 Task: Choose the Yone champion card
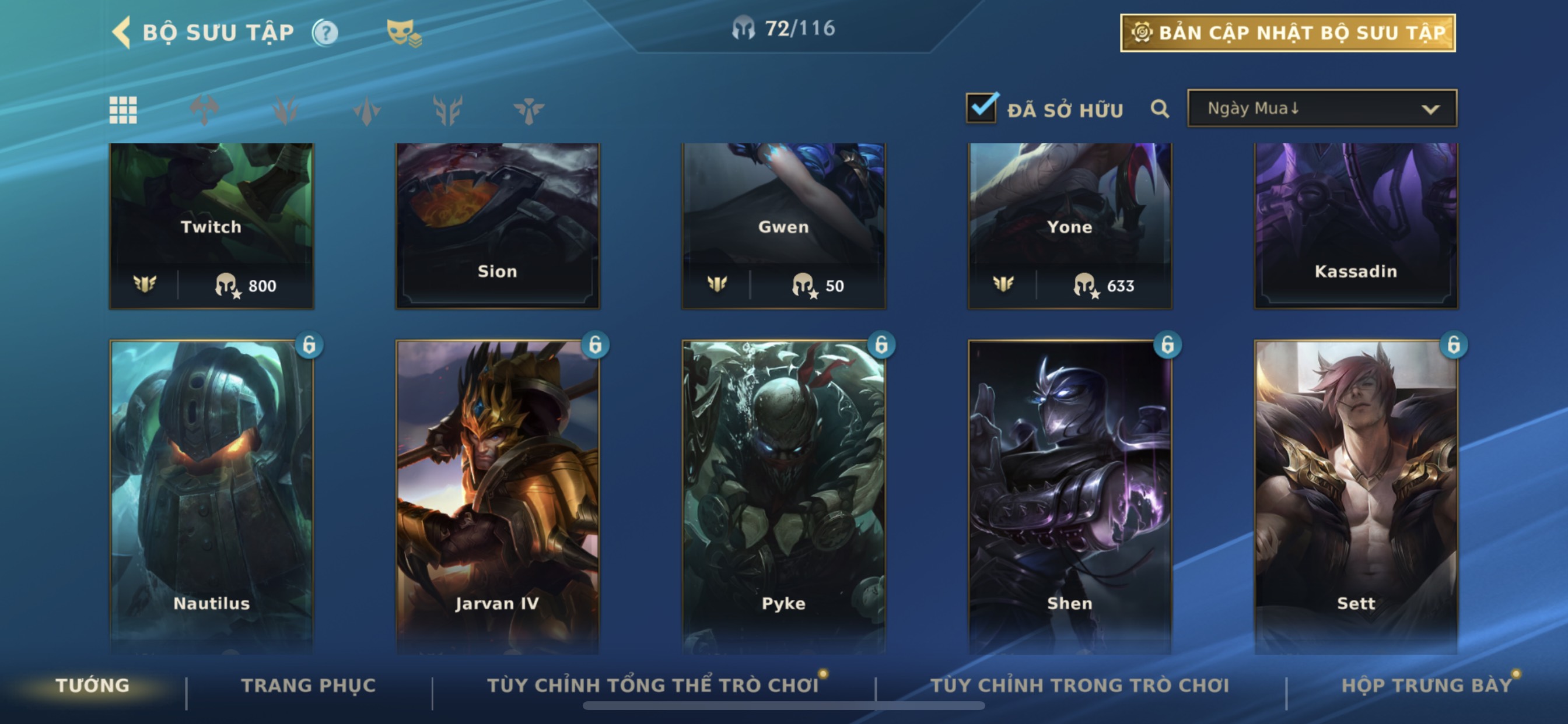coord(1069,225)
